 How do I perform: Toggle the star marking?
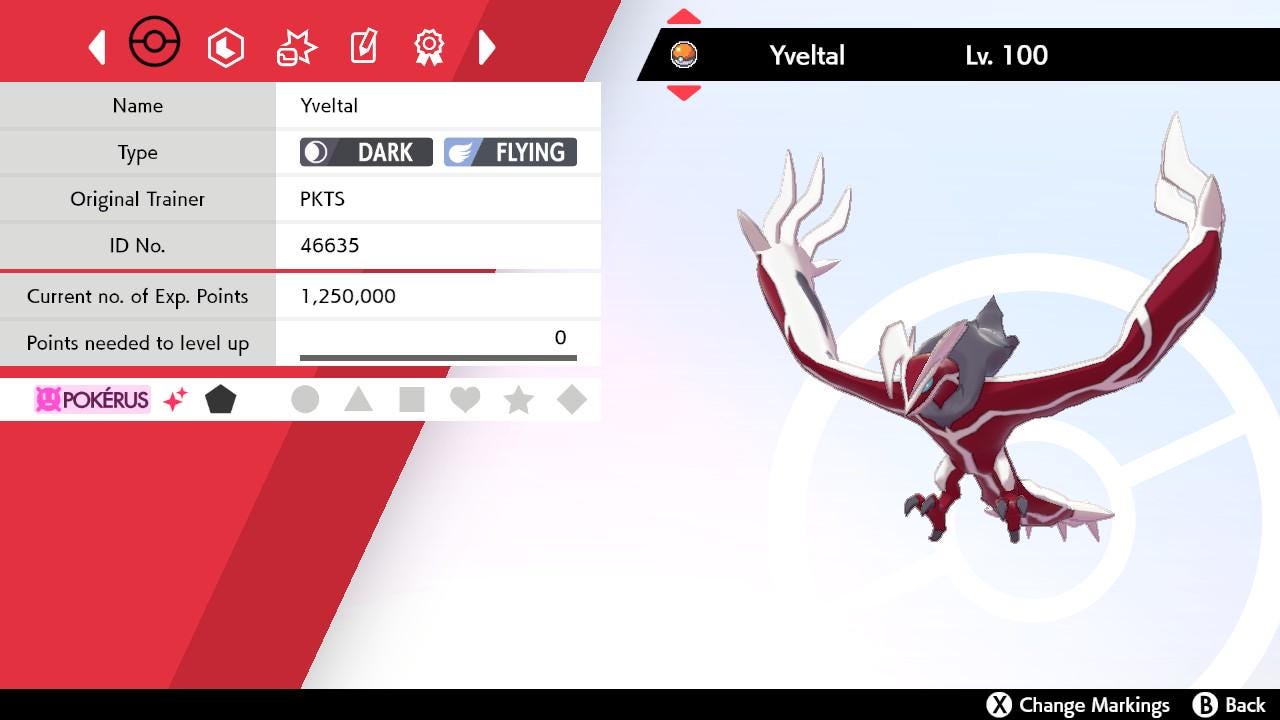(518, 400)
